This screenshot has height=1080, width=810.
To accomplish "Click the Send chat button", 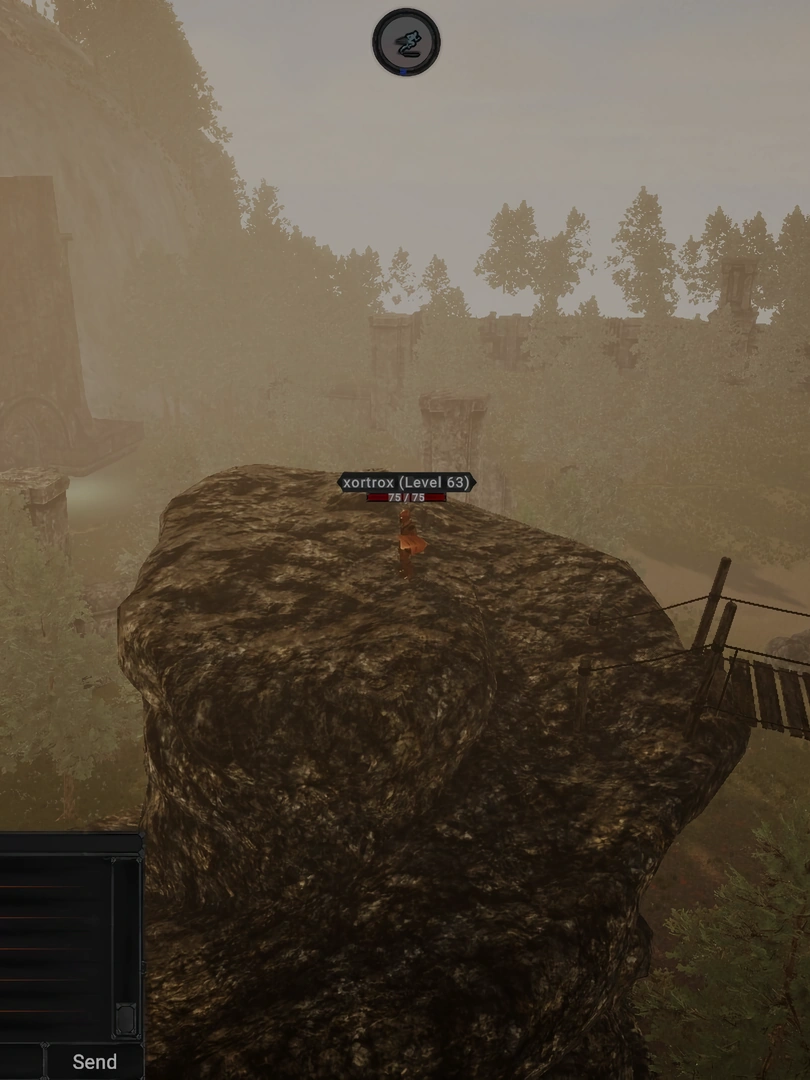I will click(94, 1061).
